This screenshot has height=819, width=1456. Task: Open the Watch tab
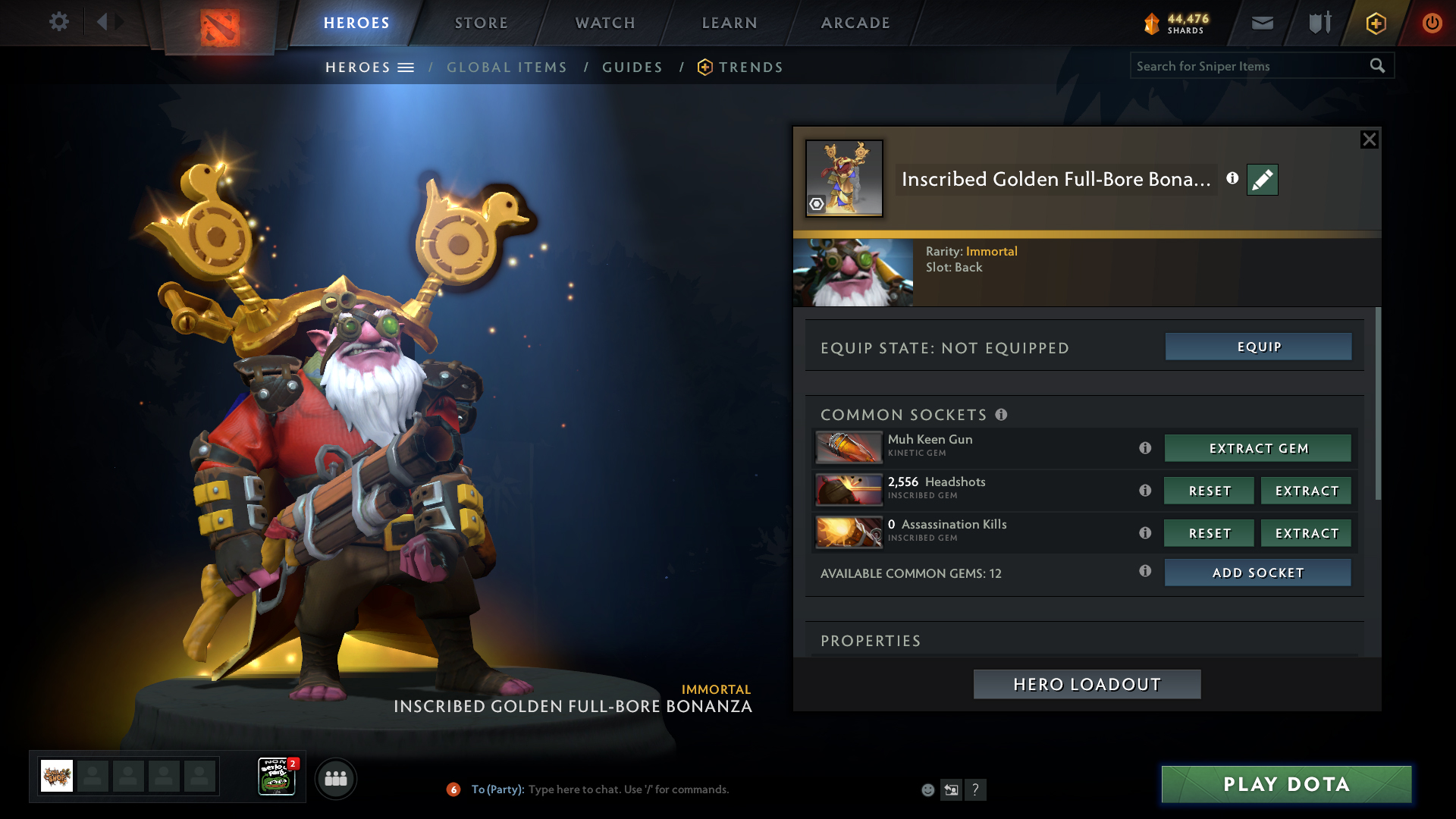(x=605, y=23)
